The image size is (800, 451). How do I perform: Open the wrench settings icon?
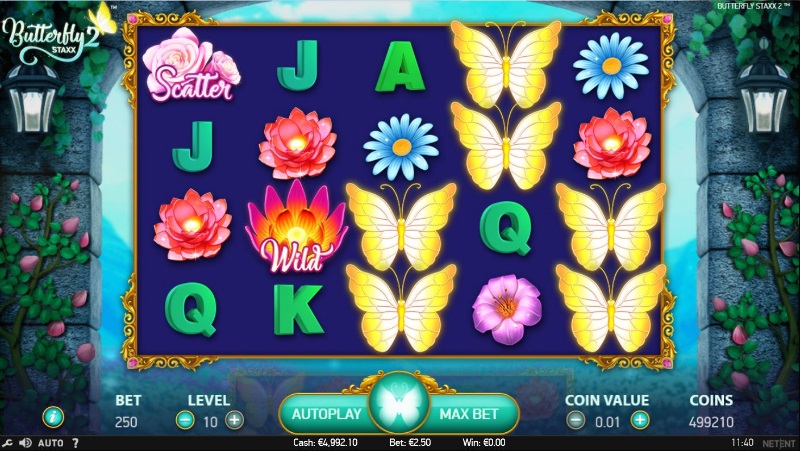pyautogui.click(x=8, y=443)
